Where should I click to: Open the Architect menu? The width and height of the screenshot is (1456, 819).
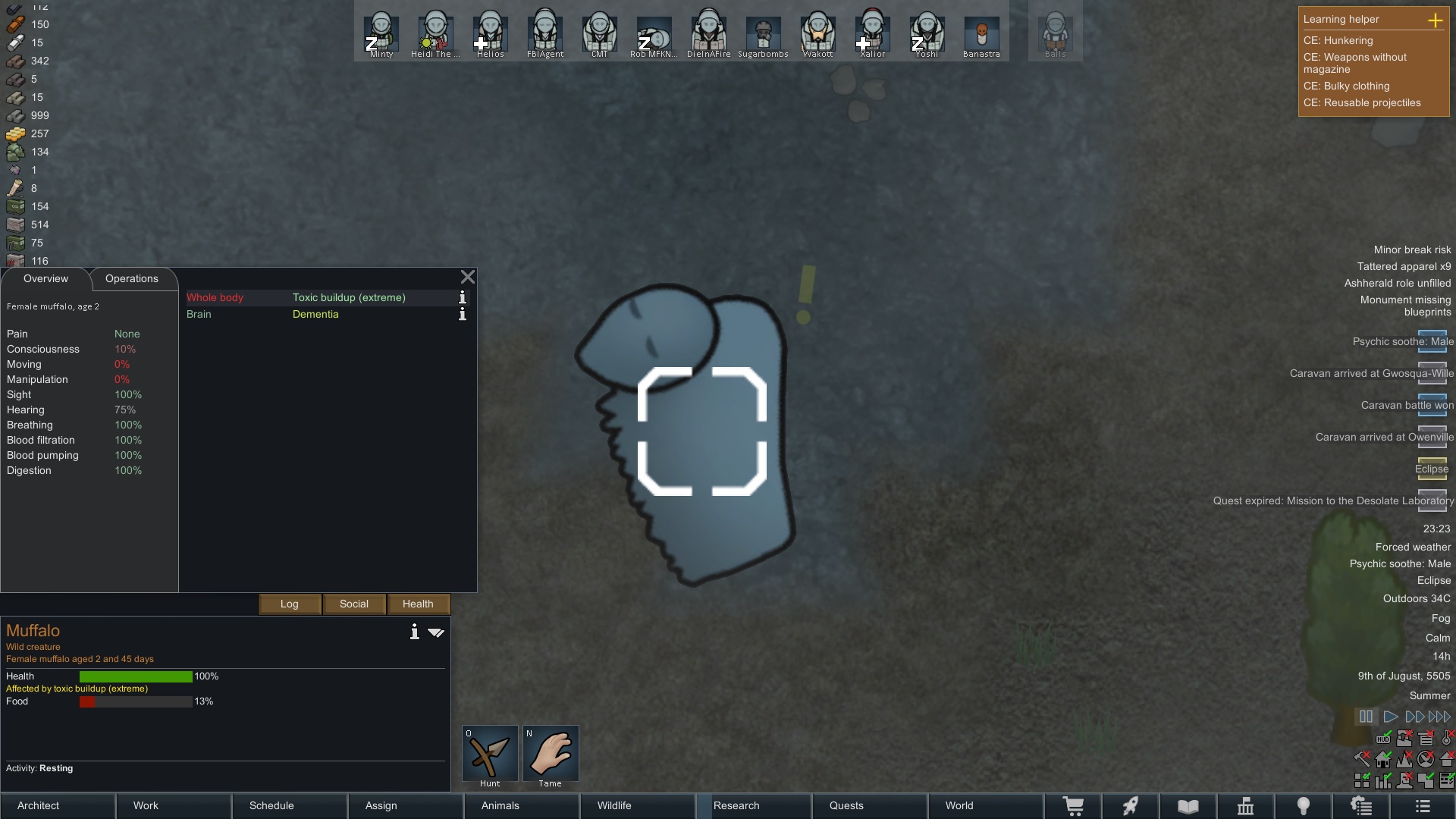click(58, 805)
